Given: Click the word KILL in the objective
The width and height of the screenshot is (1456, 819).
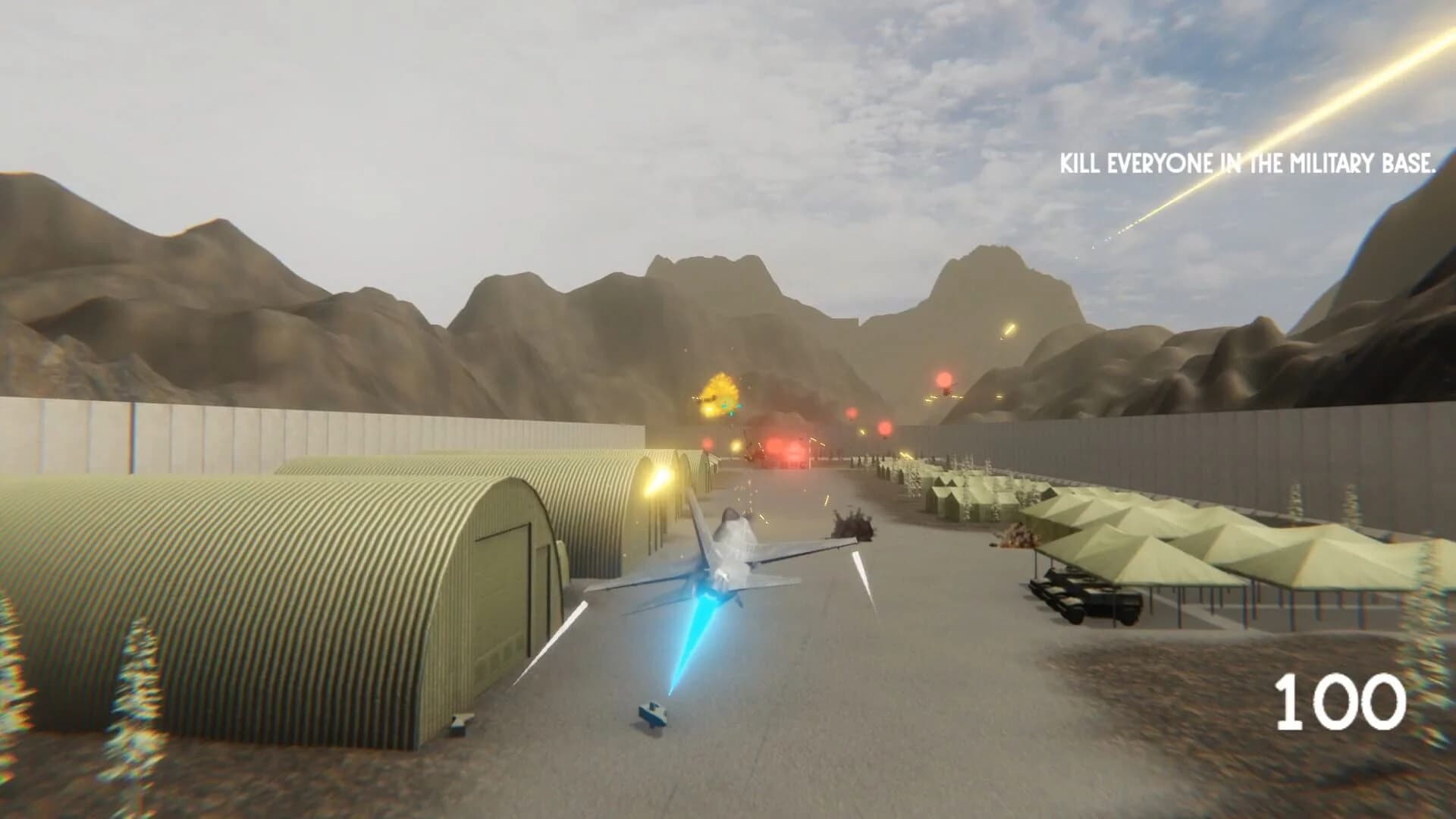Looking at the screenshot, I should click(x=1081, y=162).
